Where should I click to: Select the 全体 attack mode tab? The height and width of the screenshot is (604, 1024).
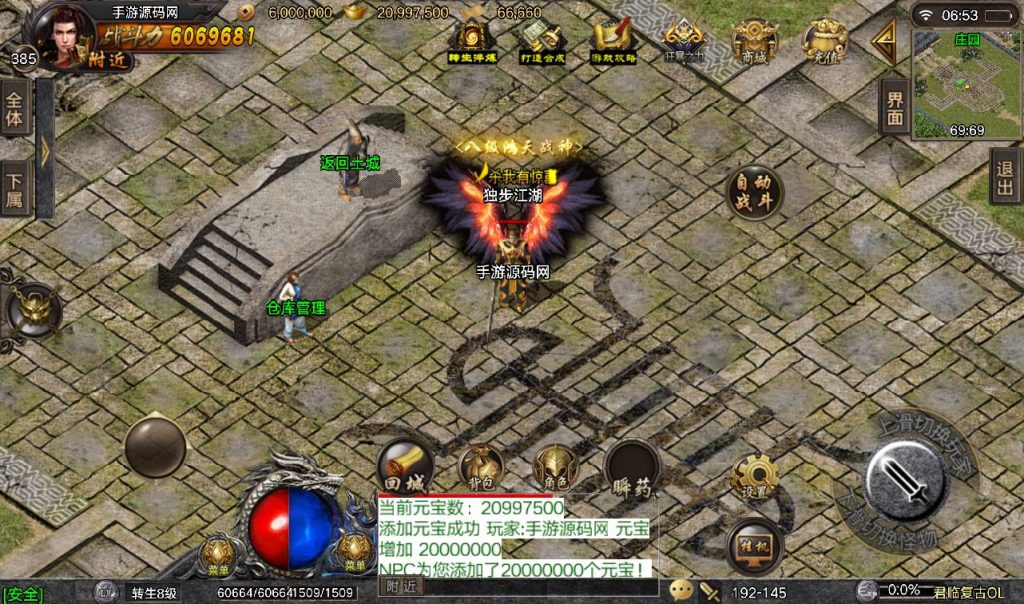(x=15, y=108)
